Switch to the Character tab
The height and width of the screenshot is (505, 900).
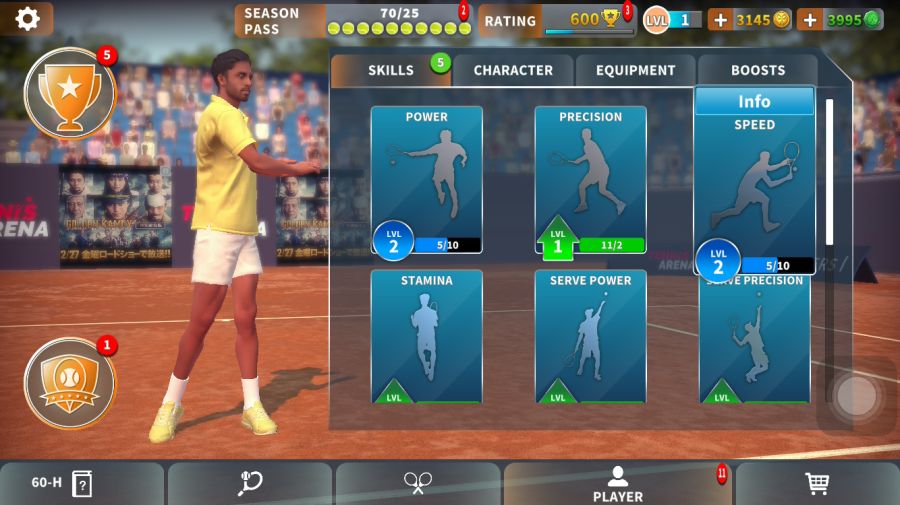click(x=513, y=70)
